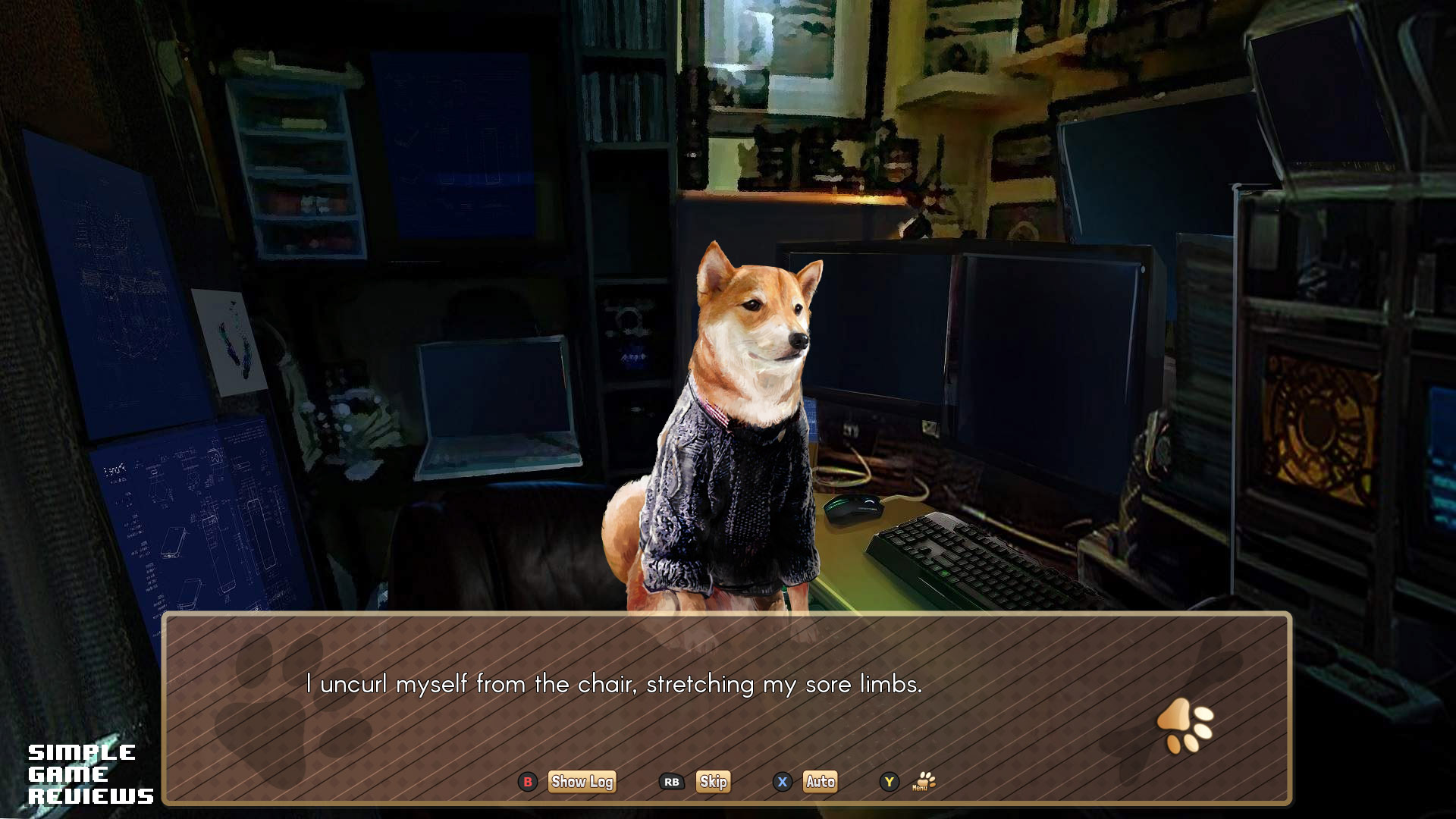Toggle Skip mode on
The height and width of the screenshot is (819, 1456).
click(x=712, y=782)
